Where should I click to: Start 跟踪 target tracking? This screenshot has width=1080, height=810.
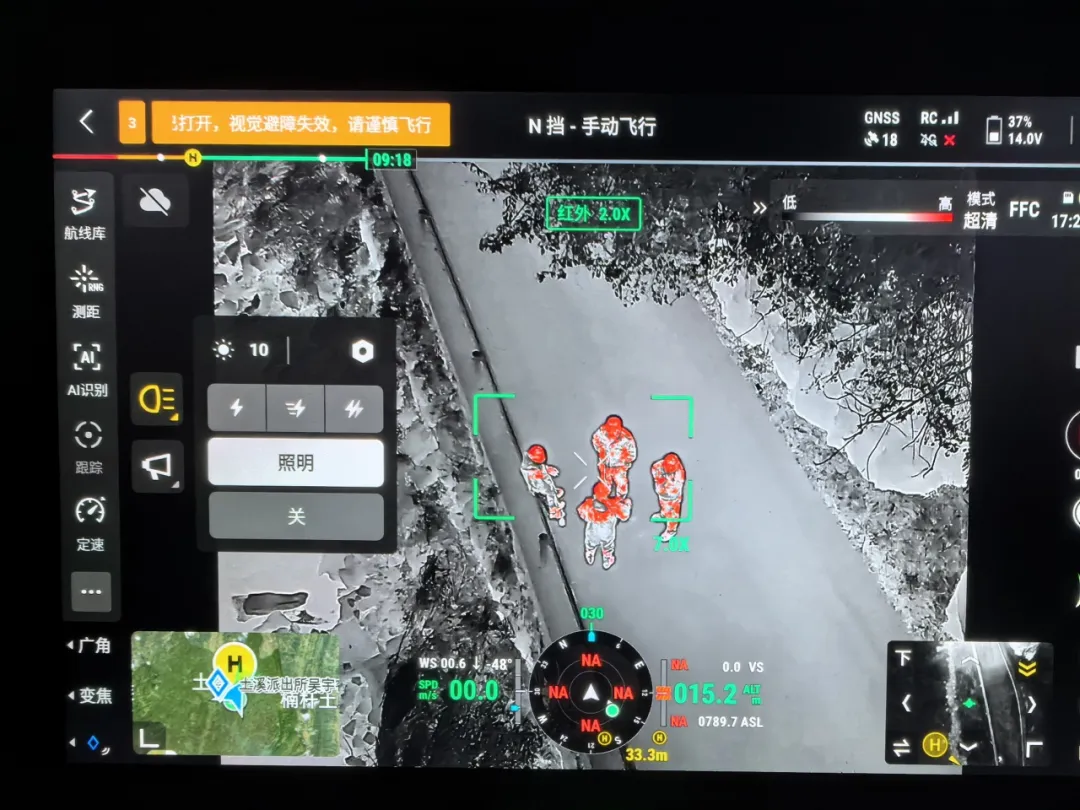[89, 446]
